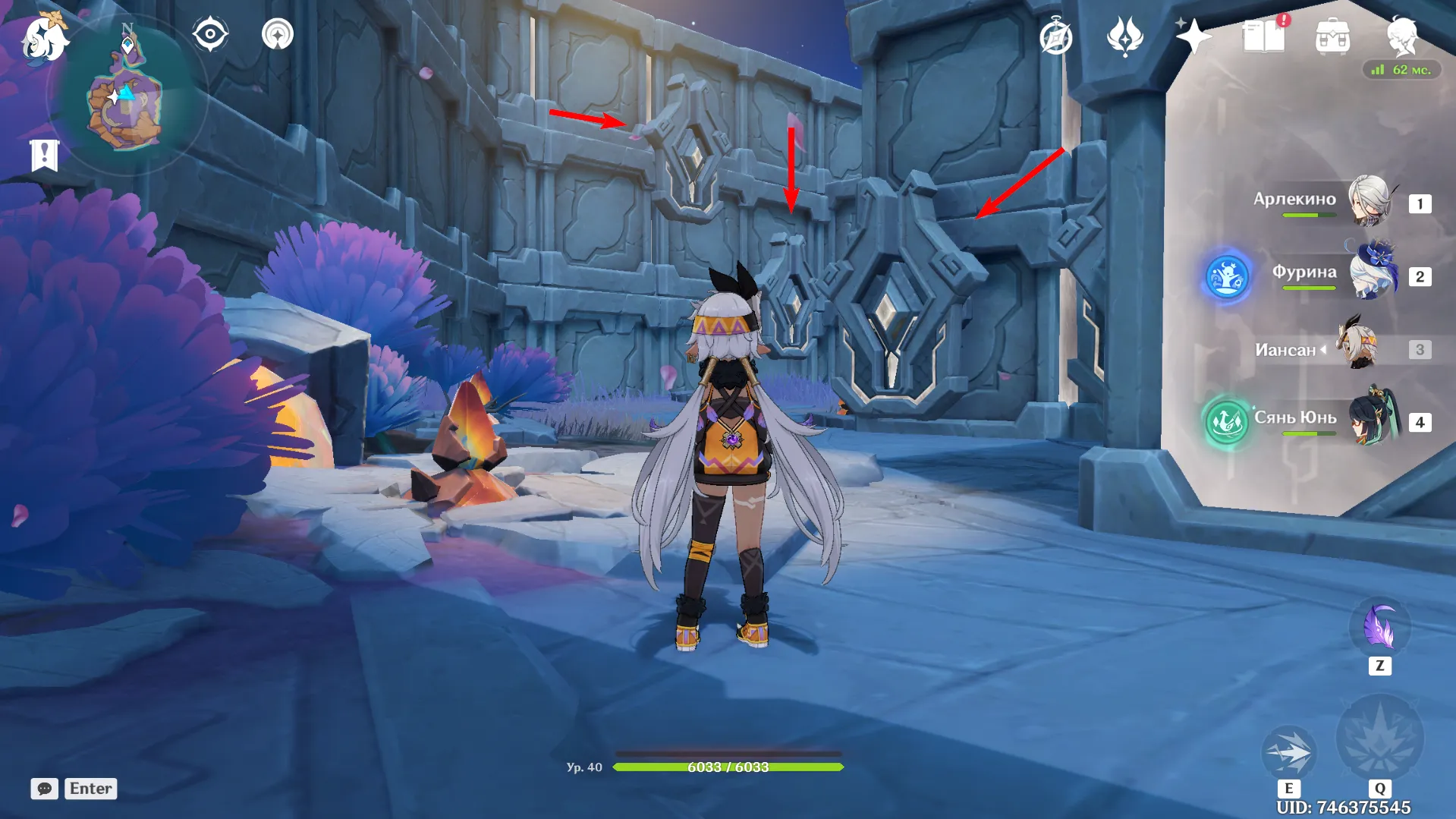Viewport: 1456px width, 819px height.
Task: Open the events flame emblem icon
Action: (x=1124, y=36)
